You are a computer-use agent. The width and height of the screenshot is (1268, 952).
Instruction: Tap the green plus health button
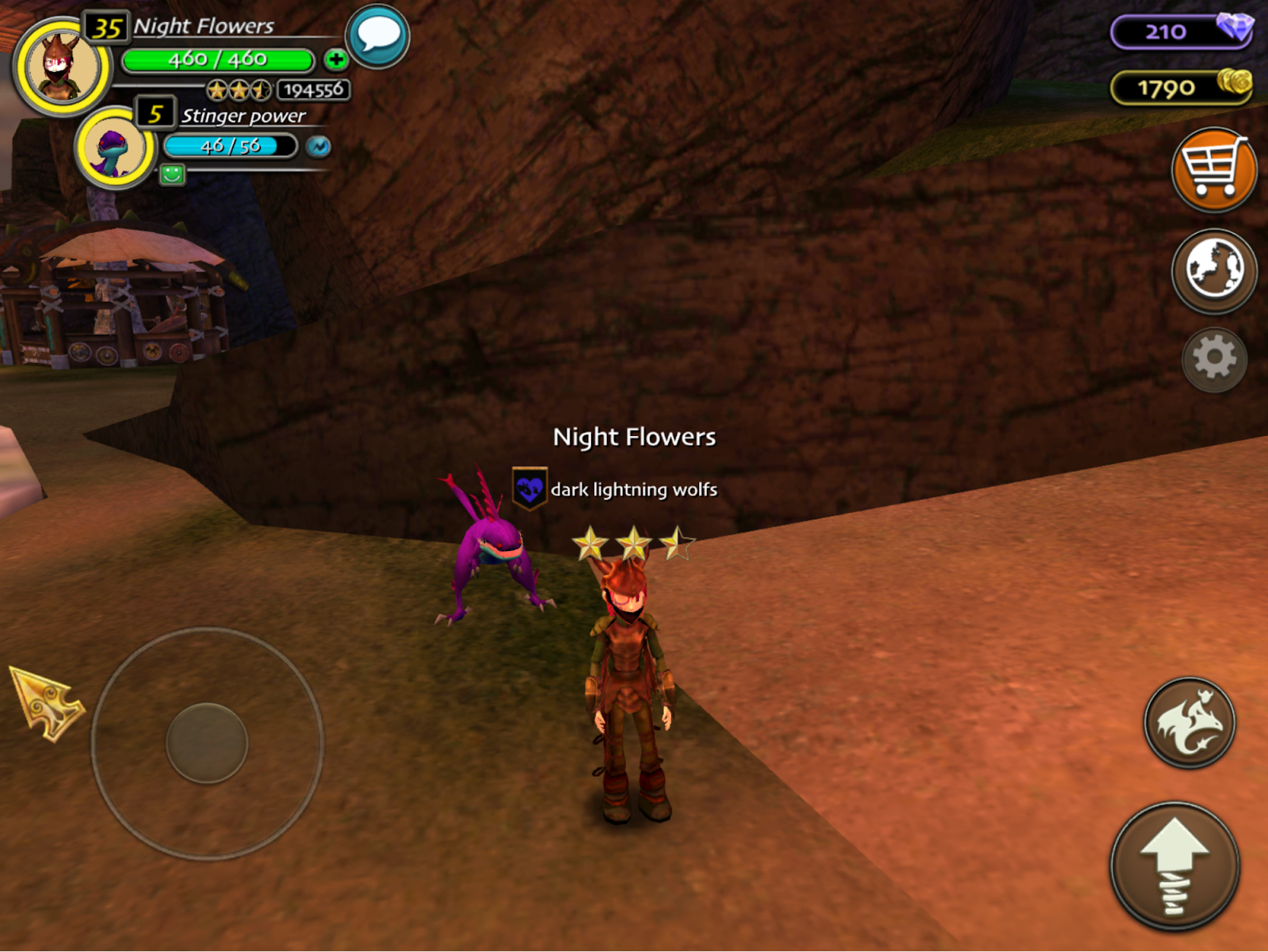336,59
